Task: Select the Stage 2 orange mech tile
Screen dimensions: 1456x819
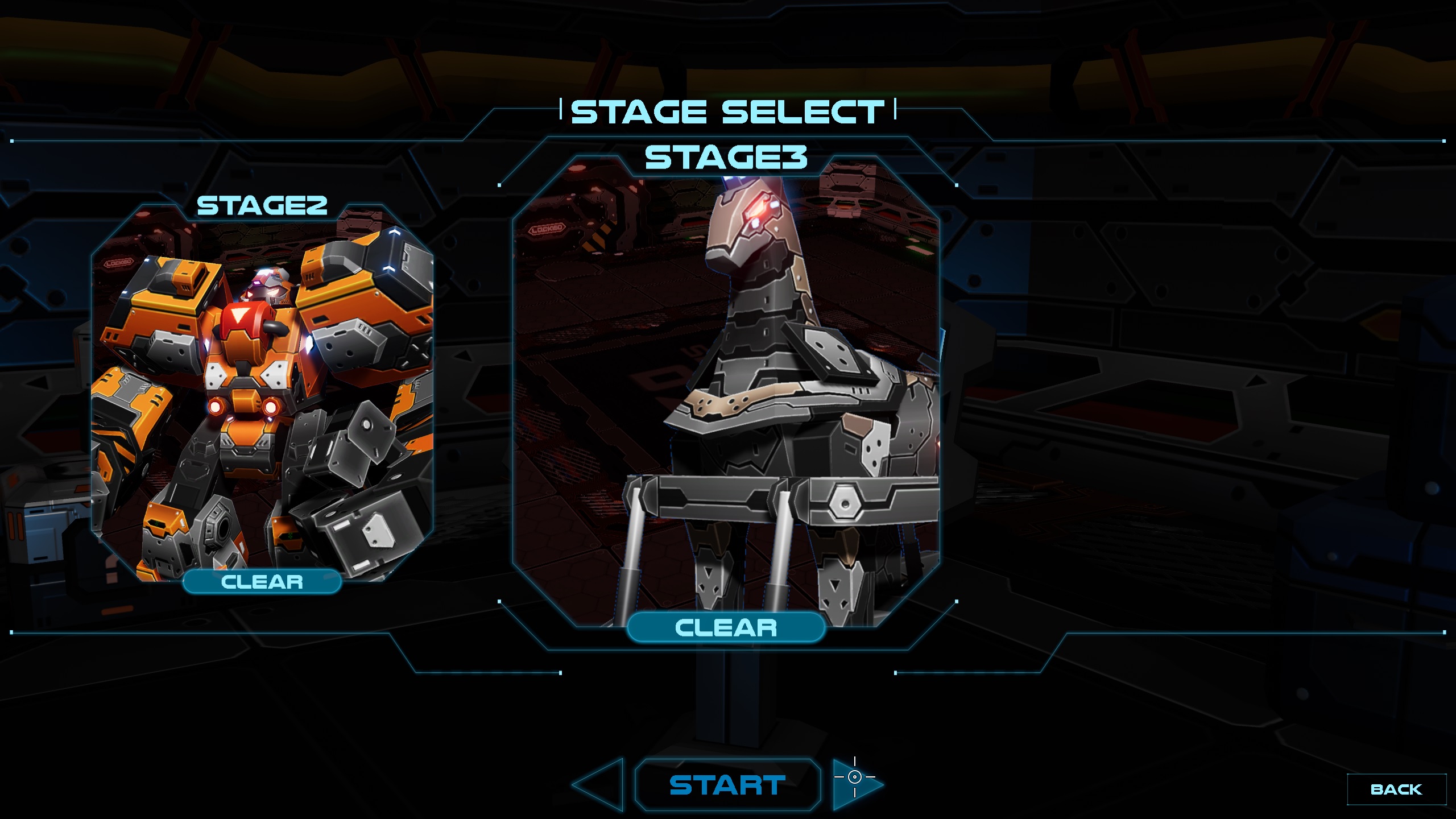Action: click(262, 392)
